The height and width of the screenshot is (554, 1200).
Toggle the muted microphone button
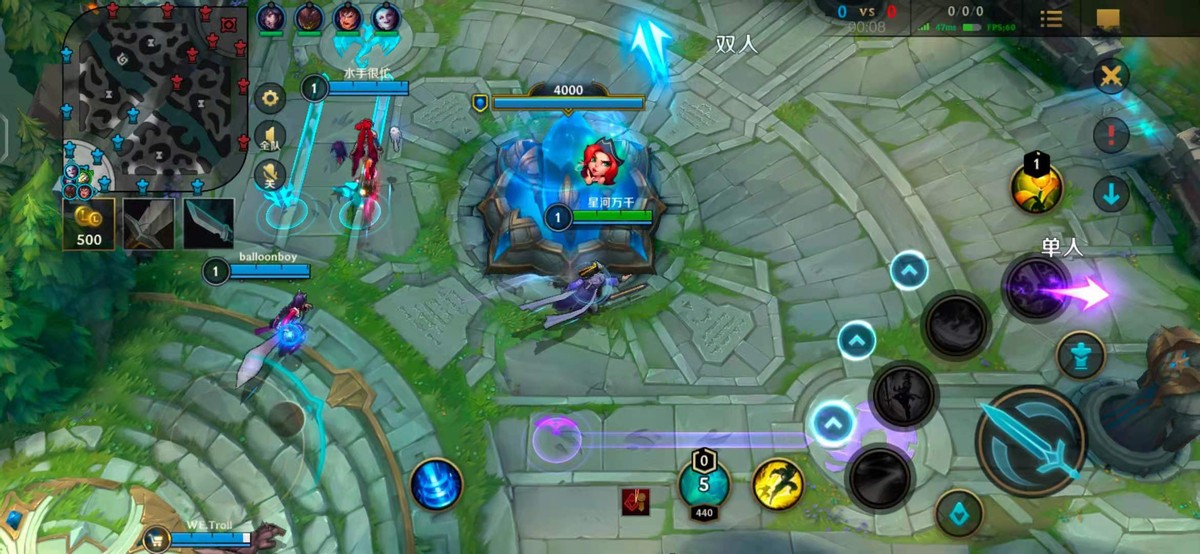click(x=269, y=175)
